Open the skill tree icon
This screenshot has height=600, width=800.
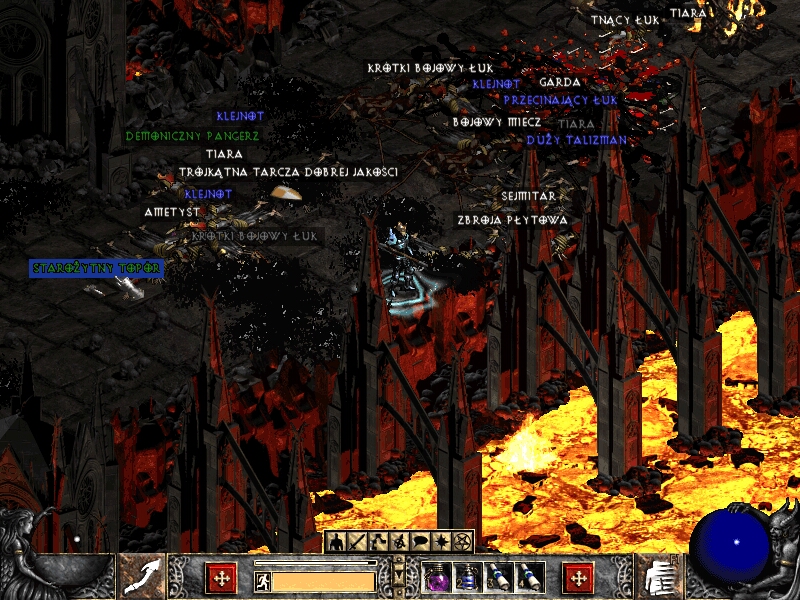coord(379,542)
